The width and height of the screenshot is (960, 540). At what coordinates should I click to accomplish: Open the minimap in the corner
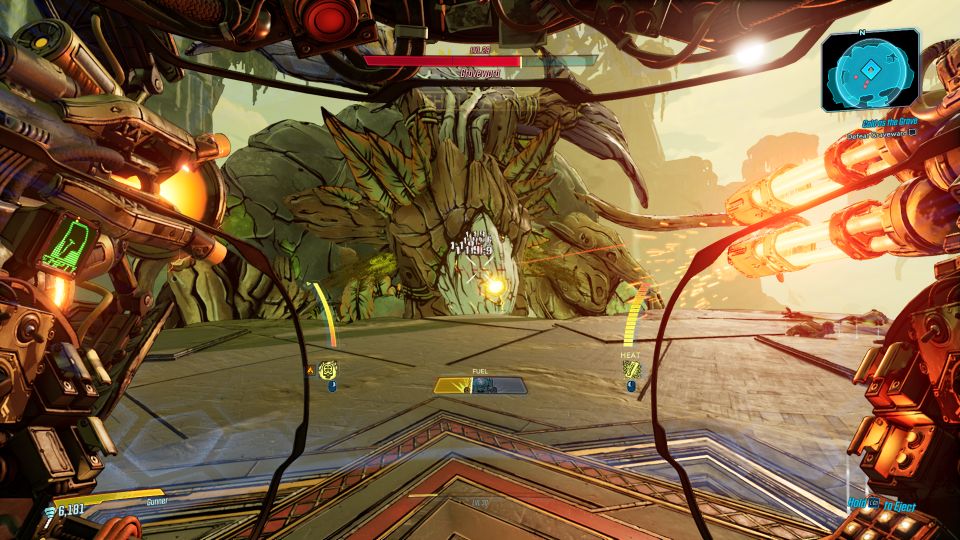870,68
